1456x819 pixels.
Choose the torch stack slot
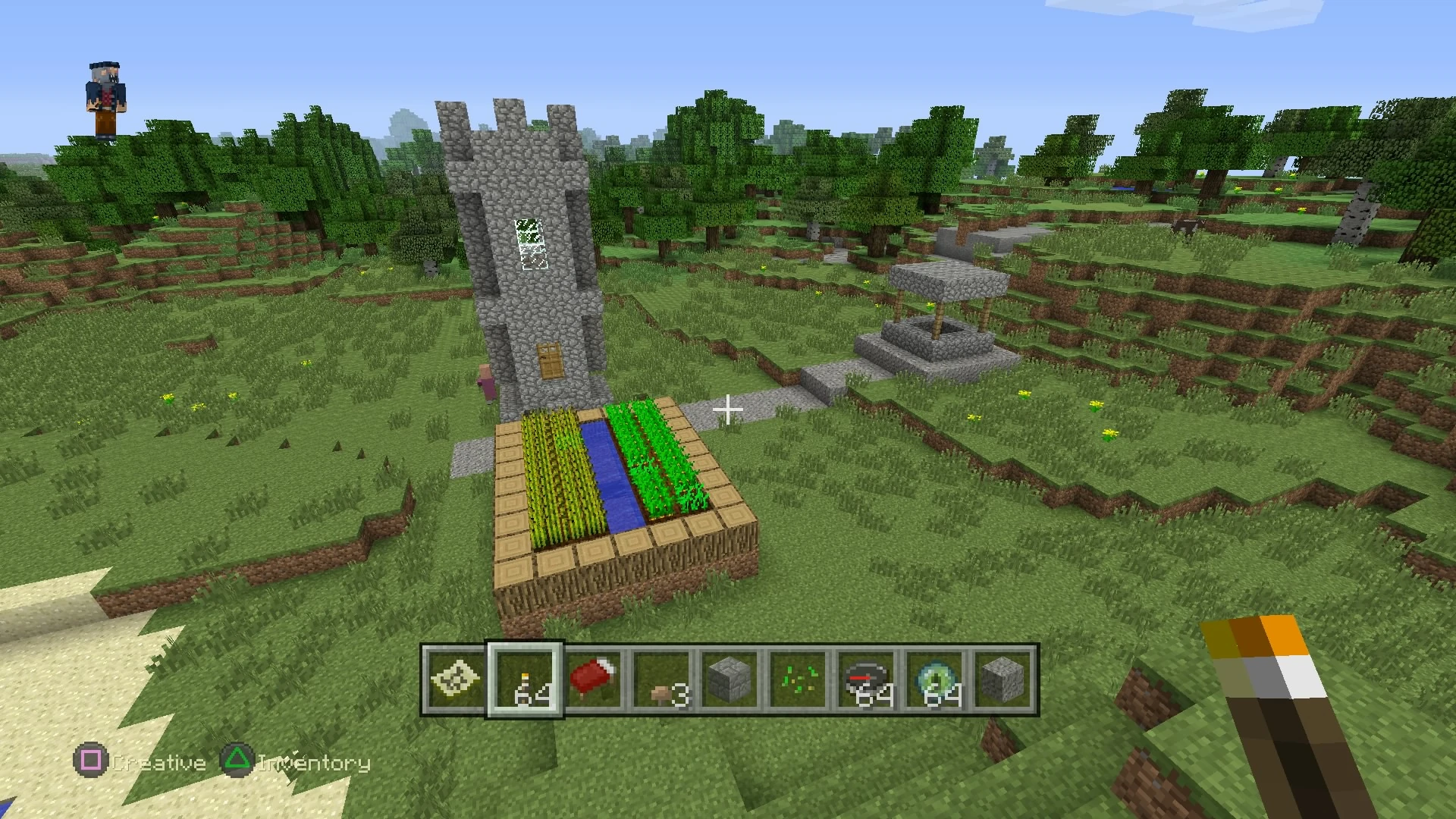pos(525,680)
